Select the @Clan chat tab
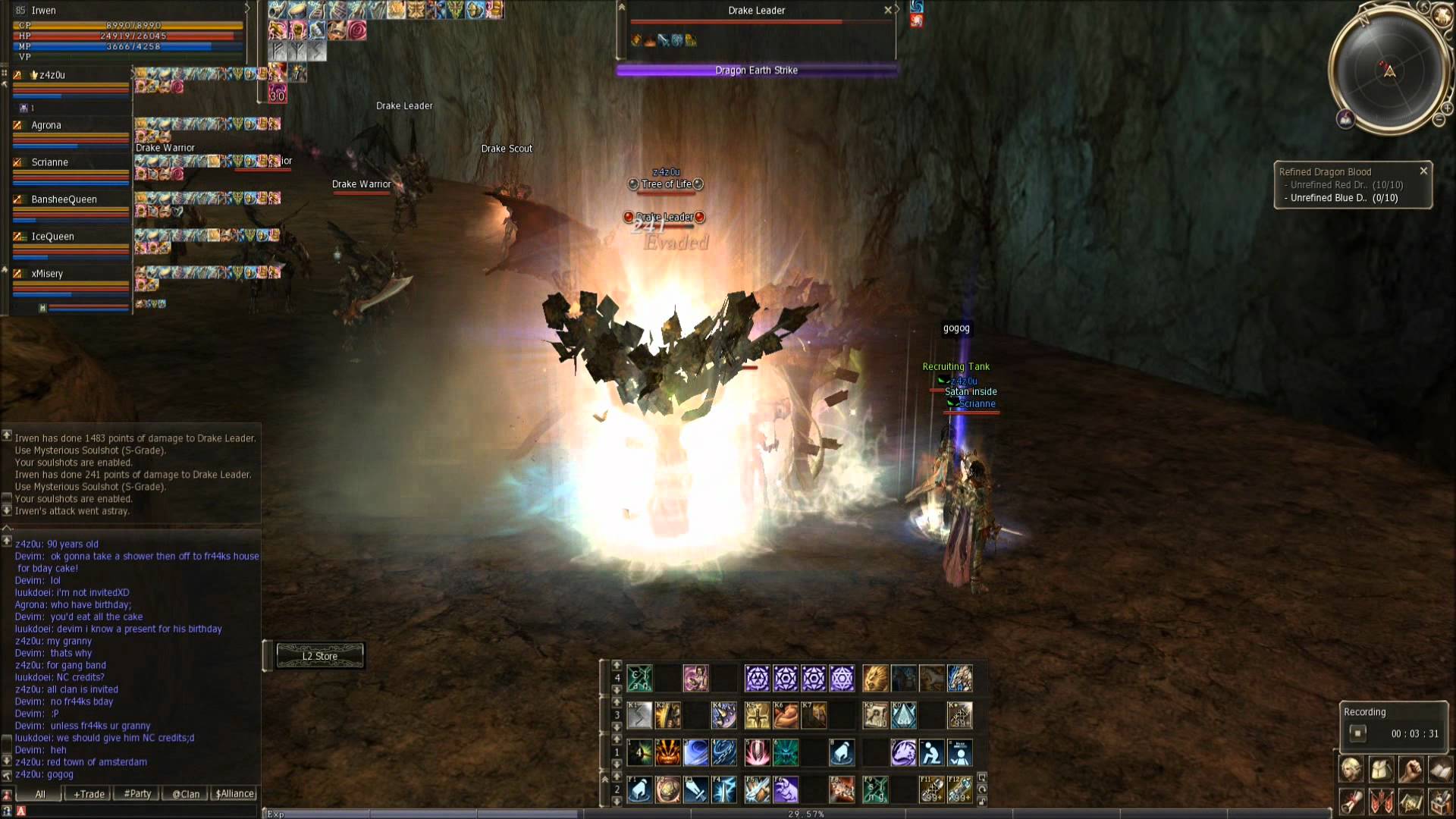The height and width of the screenshot is (819, 1456). pyautogui.click(x=186, y=794)
